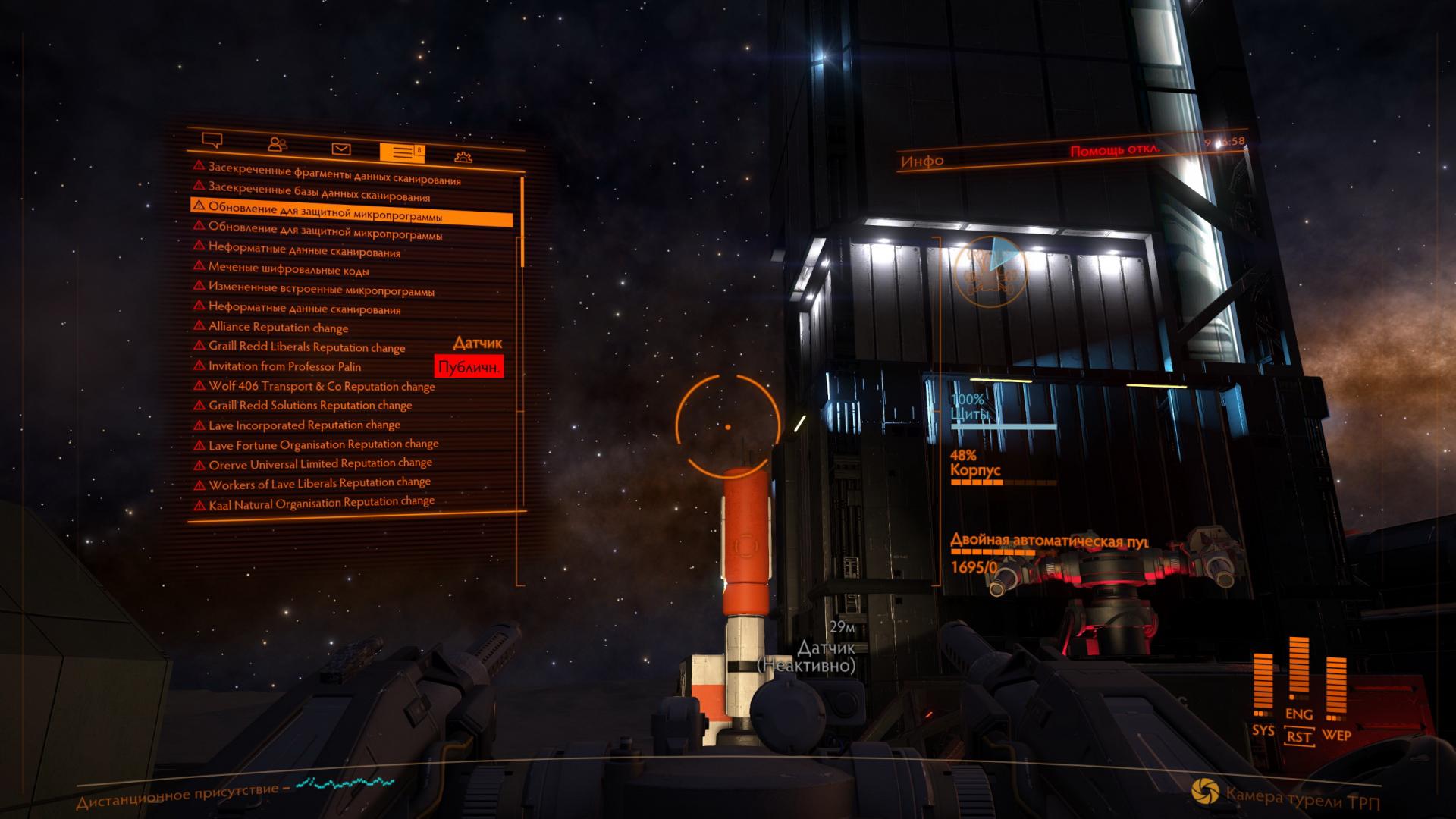Open the inbox envelope tab
The height and width of the screenshot is (819, 1456).
(x=341, y=149)
